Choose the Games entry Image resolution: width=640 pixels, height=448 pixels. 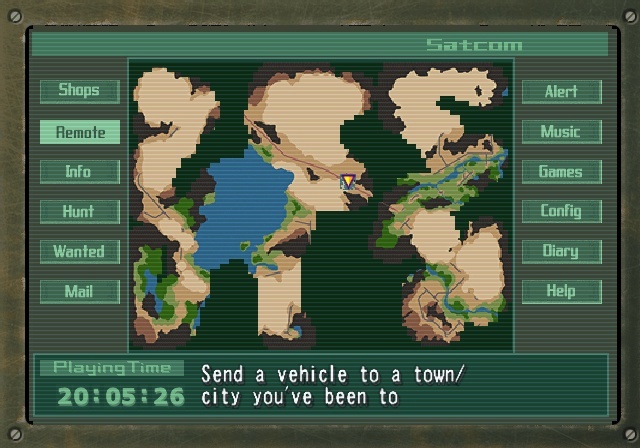click(561, 171)
